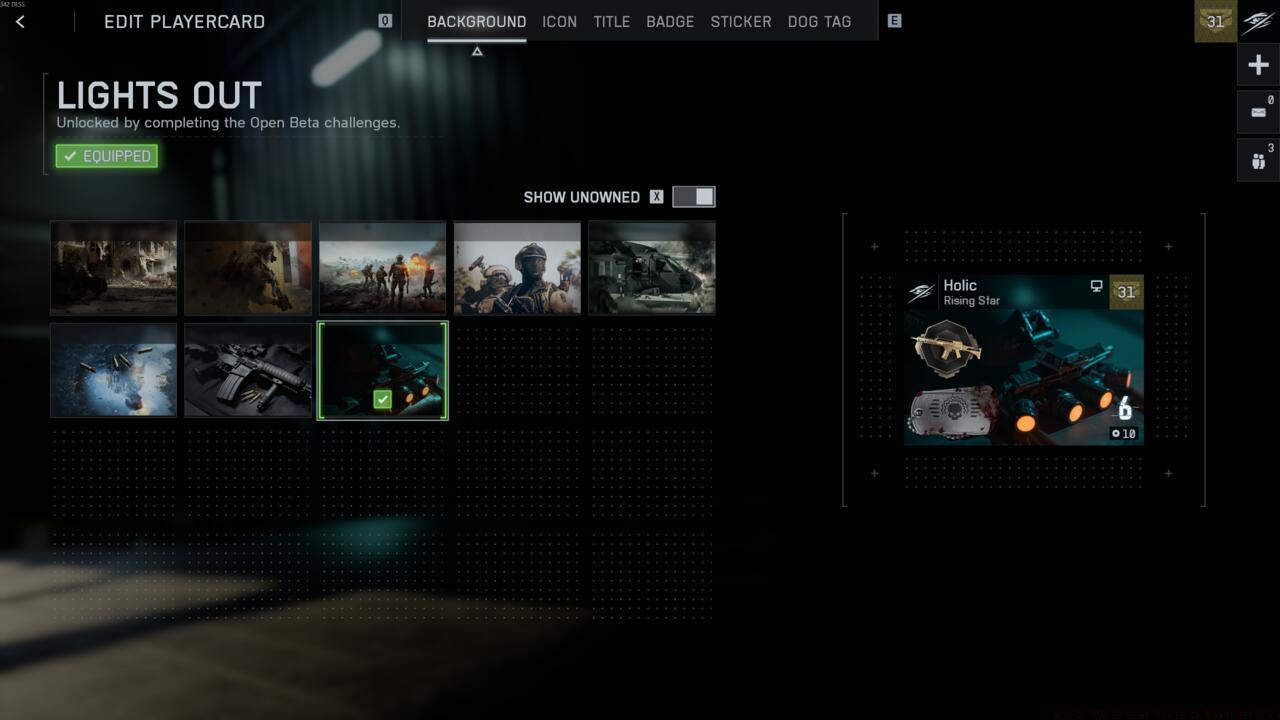Switch to the BADGE tab
1280x720 pixels.
tap(669, 21)
